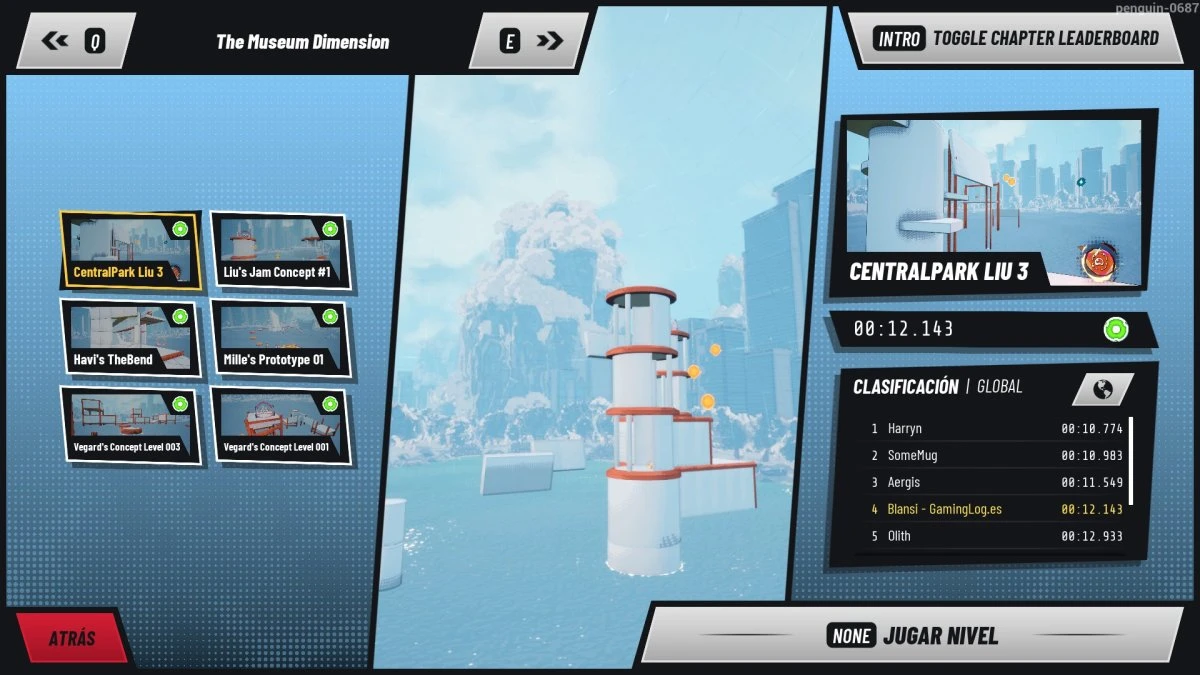This screenshot has height=675, width=1200.
Task: Toggle the chapter leaderboard
Action: point(1016,39)
